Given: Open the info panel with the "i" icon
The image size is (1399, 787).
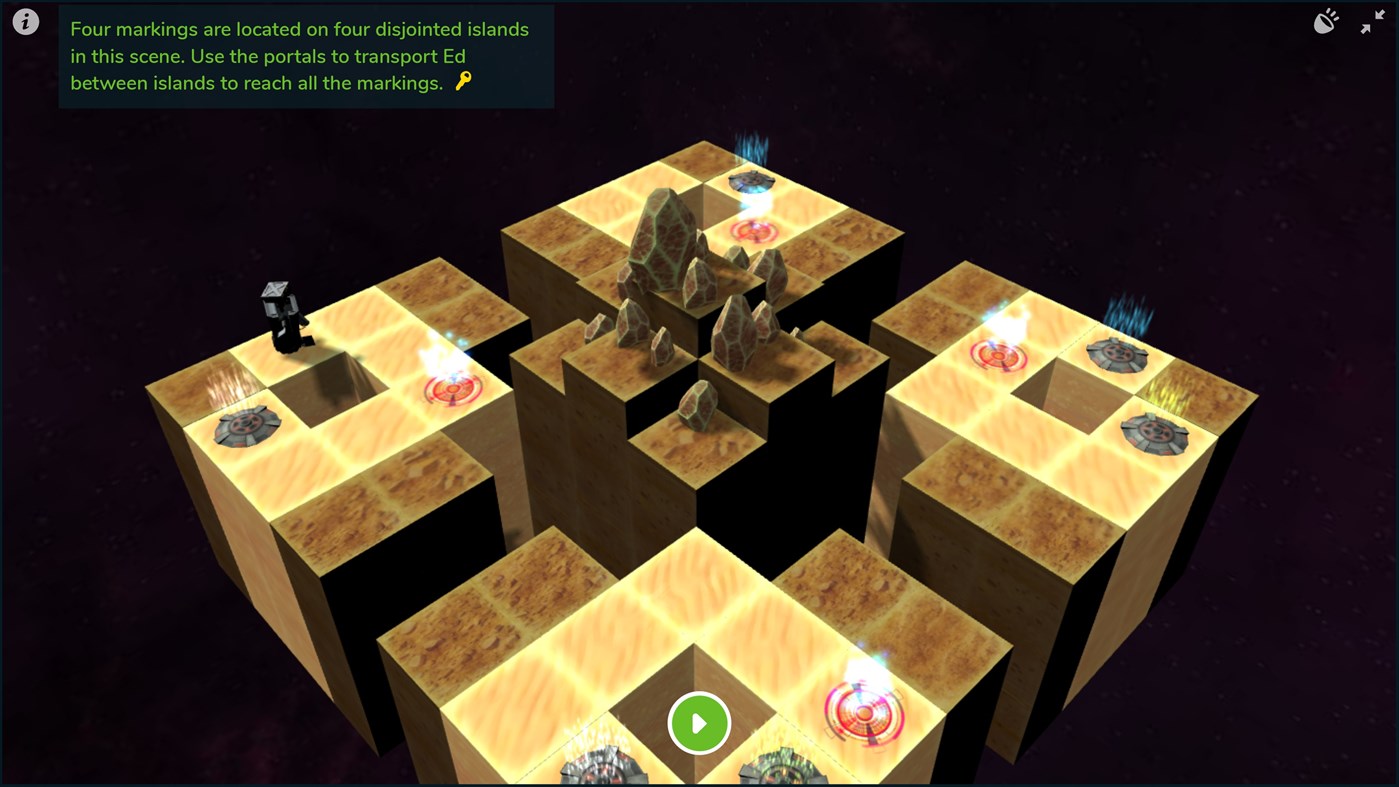Looking at the screenshot, I should 25,20.
